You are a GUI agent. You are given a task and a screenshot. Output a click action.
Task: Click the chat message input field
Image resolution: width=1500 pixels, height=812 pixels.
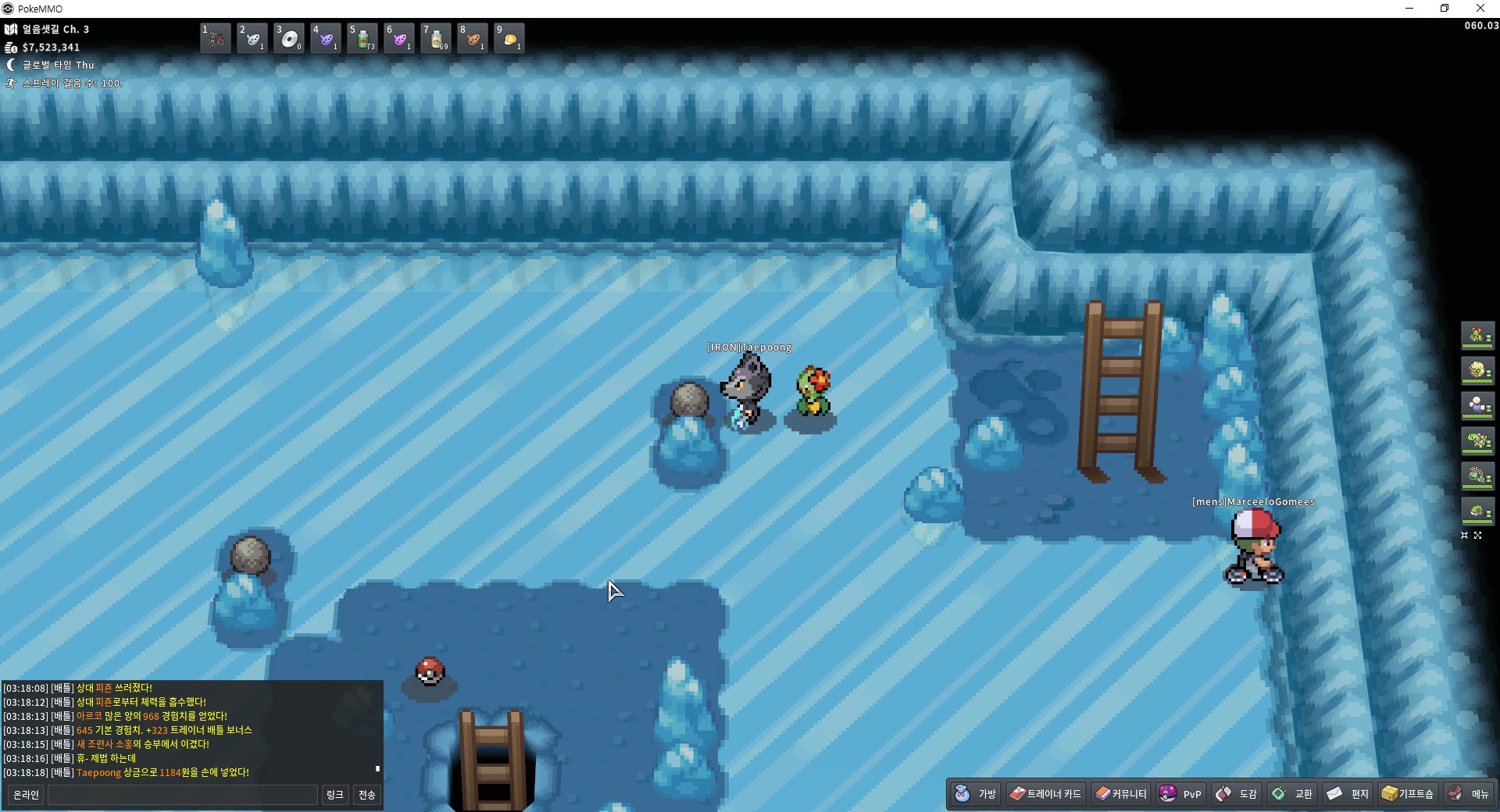point(183,795)
